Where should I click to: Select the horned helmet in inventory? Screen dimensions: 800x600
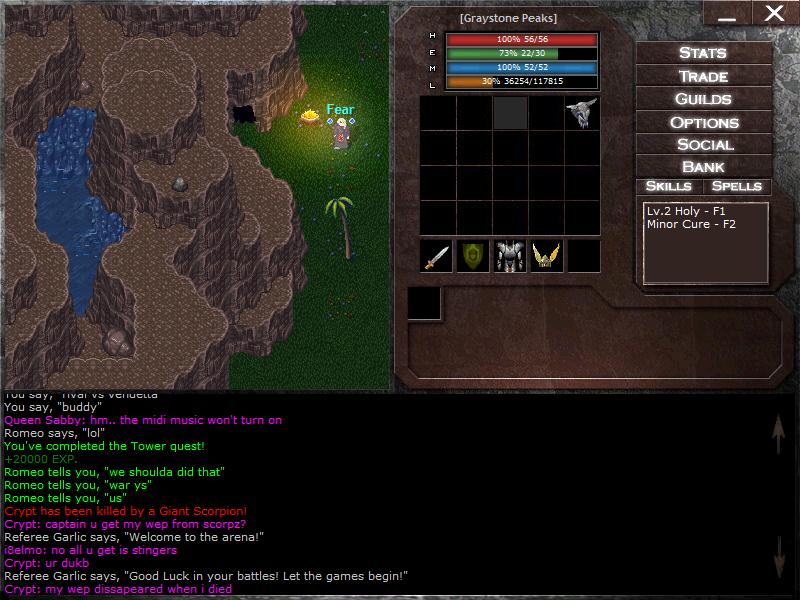582,113
